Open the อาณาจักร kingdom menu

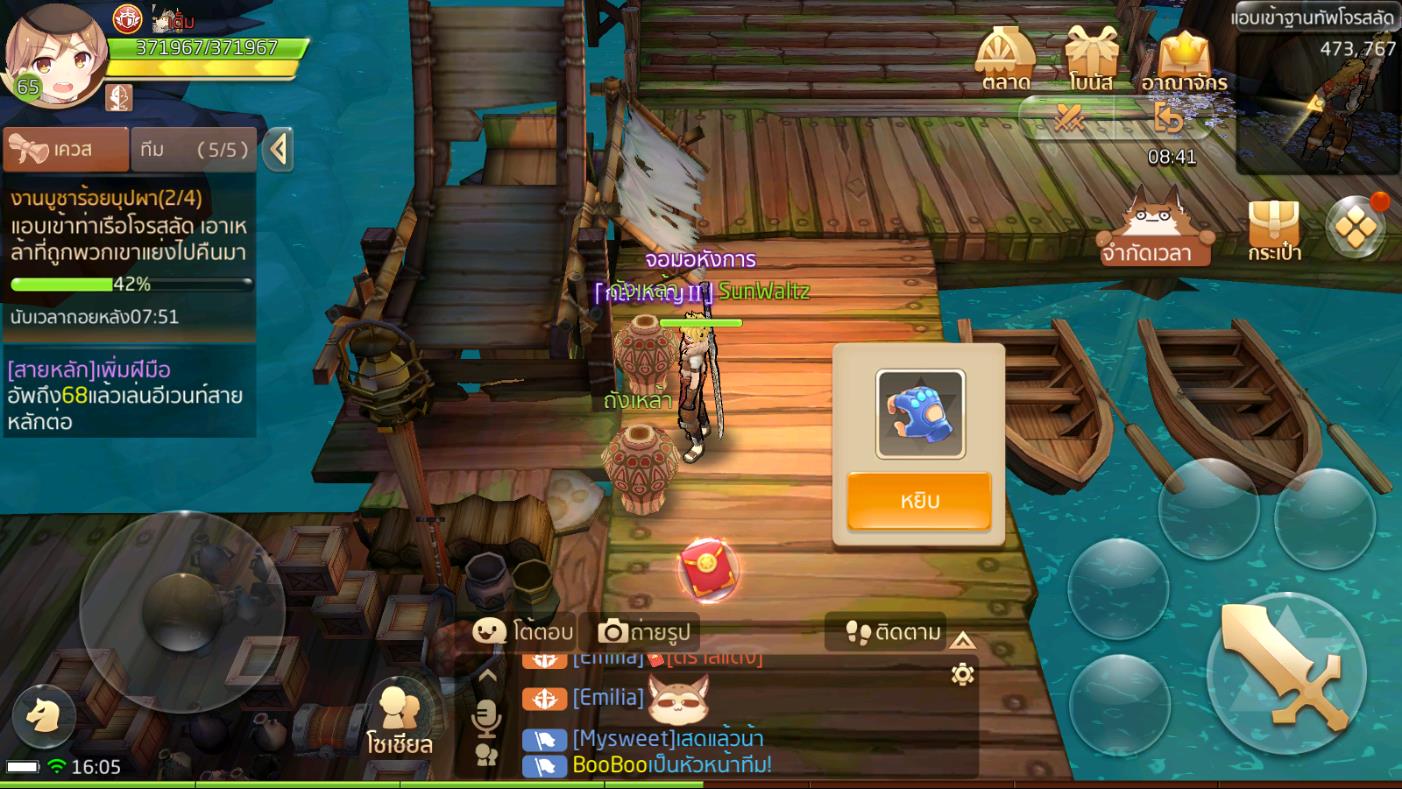click(x=1184, y=60)
